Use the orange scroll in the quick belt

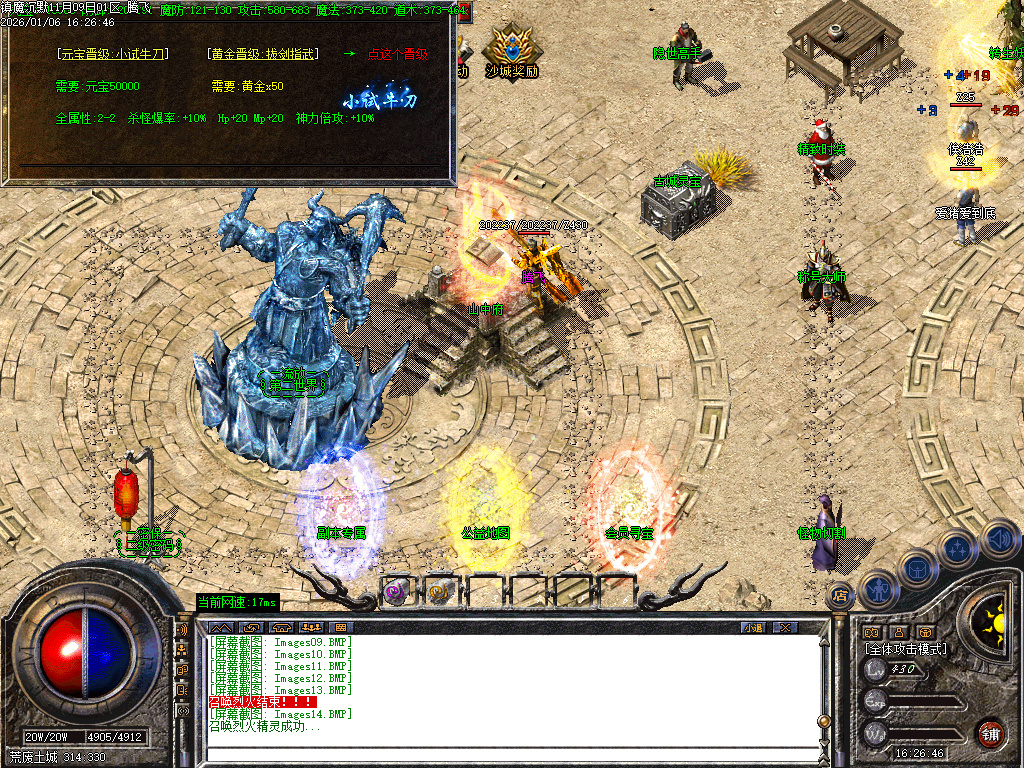(x=440, y=591)
